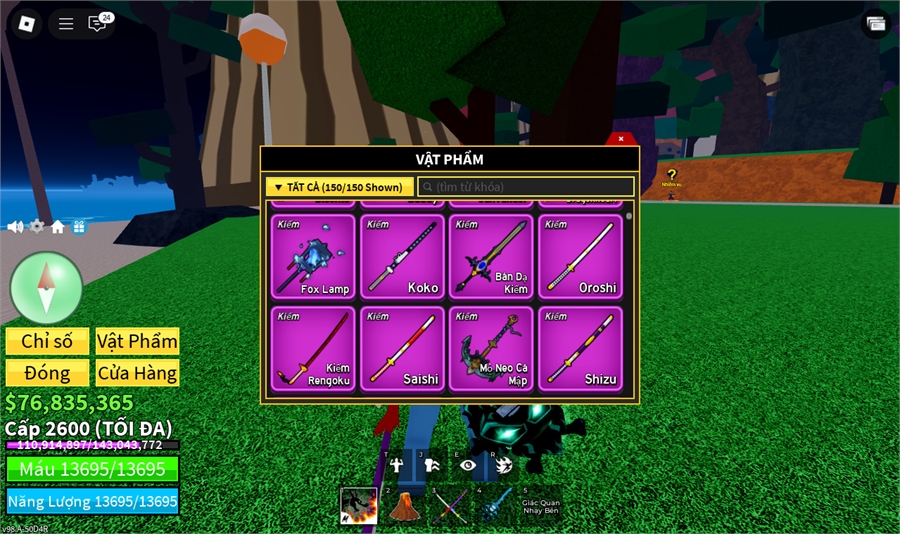Open the TẤT CẢ filter dropdown
Screen dimensions: 900x534
pyautogui.click(x=339, y=187)
